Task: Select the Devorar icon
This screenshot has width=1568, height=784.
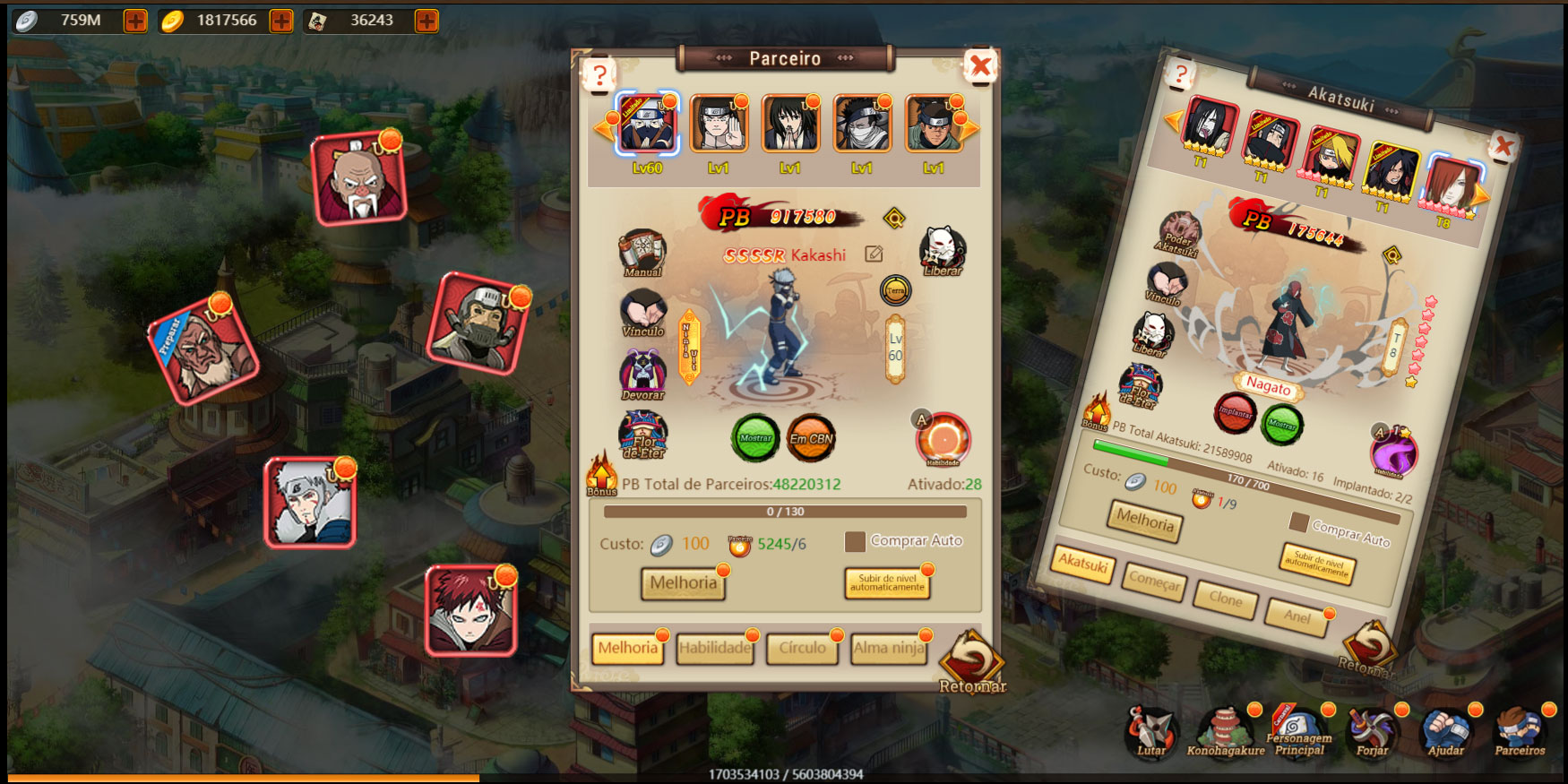Action: (642, 373)
